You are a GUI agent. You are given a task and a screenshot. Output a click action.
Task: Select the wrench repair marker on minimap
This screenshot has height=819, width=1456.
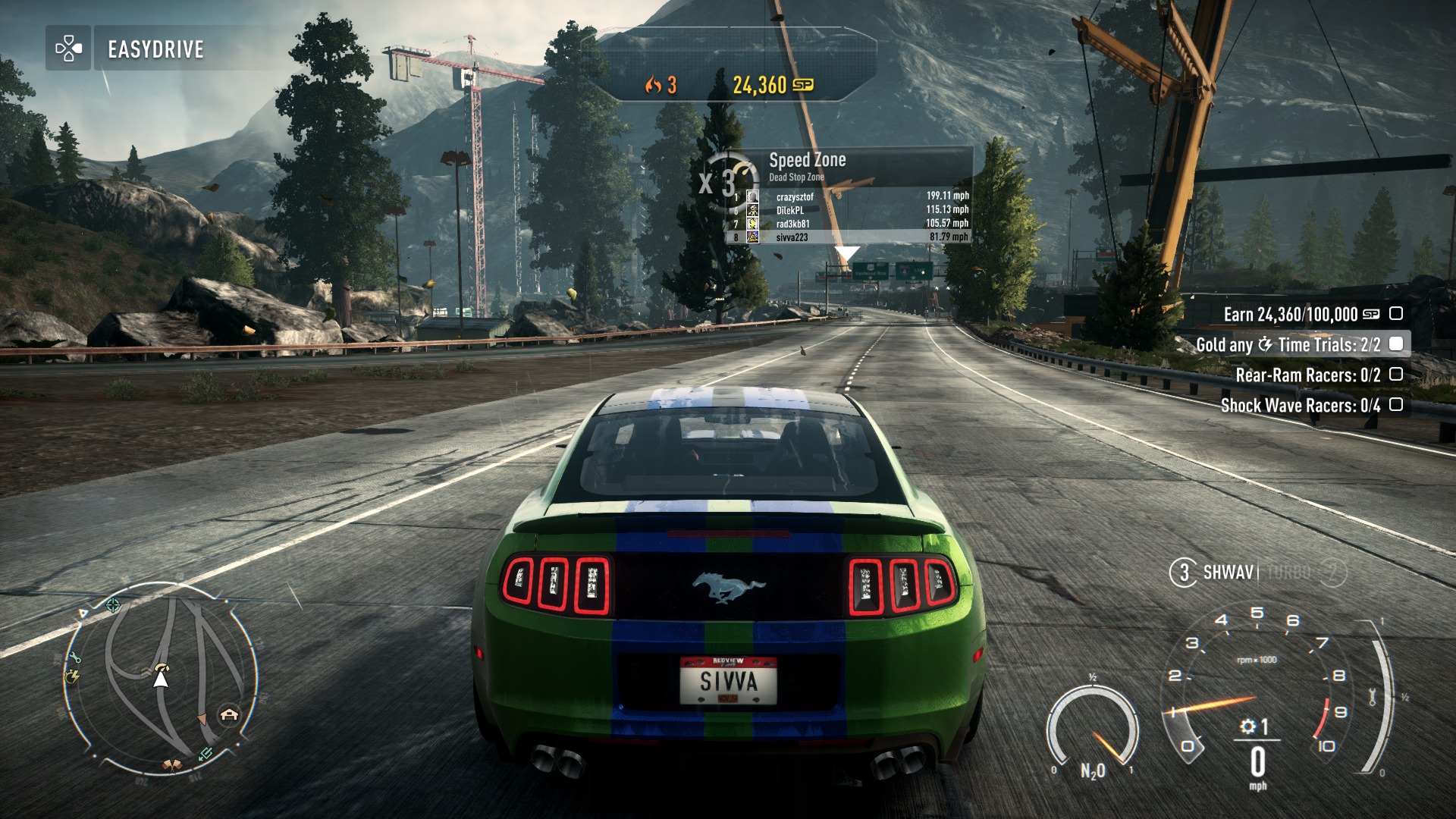(x=75, y=657)
